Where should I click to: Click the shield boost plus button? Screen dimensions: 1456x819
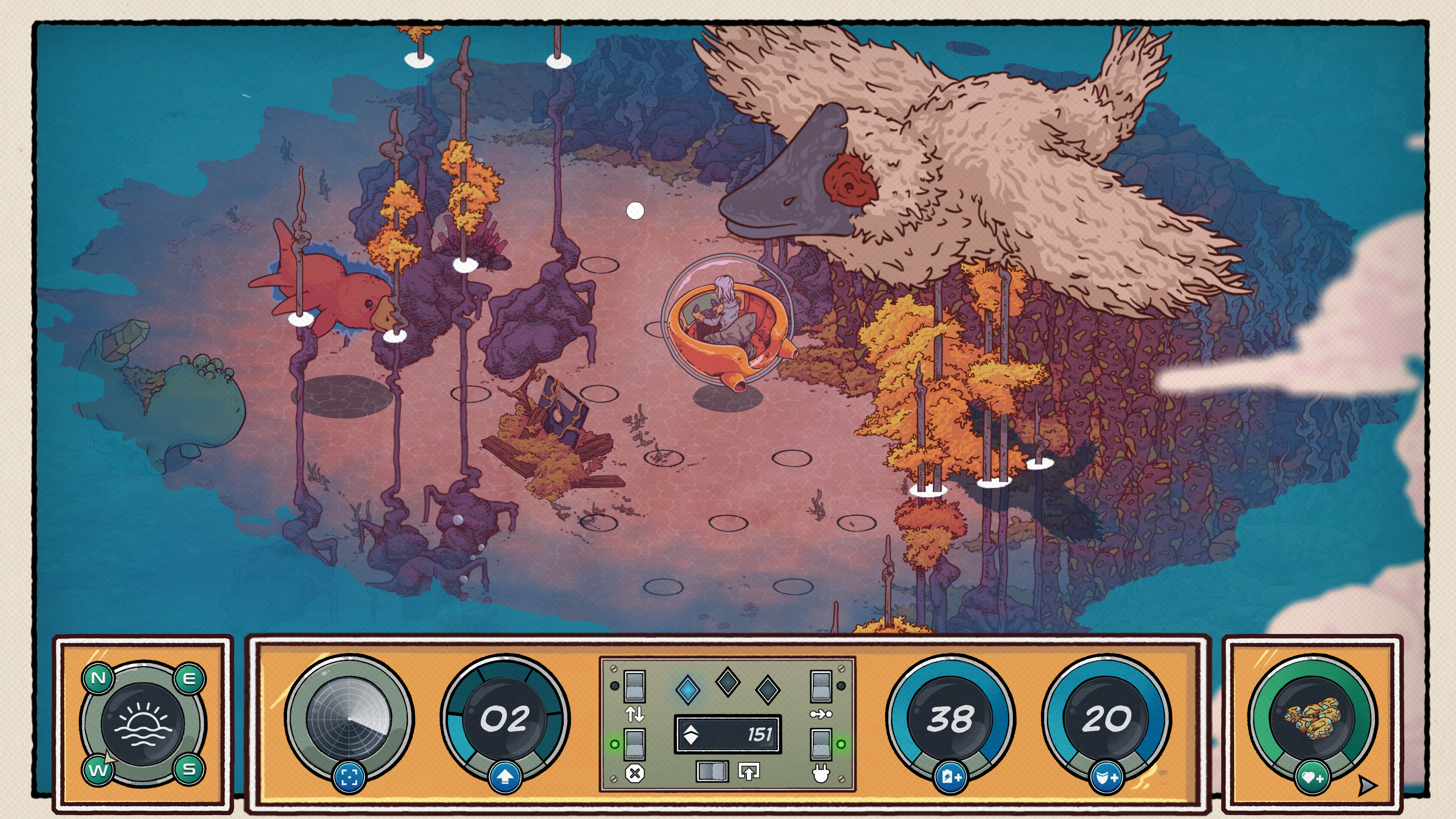(x=1106, y=778)
